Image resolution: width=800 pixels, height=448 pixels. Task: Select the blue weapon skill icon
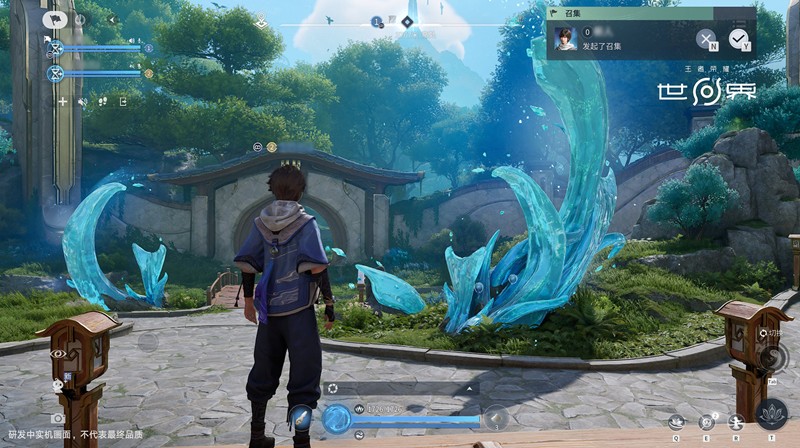[x=300, y=417]
